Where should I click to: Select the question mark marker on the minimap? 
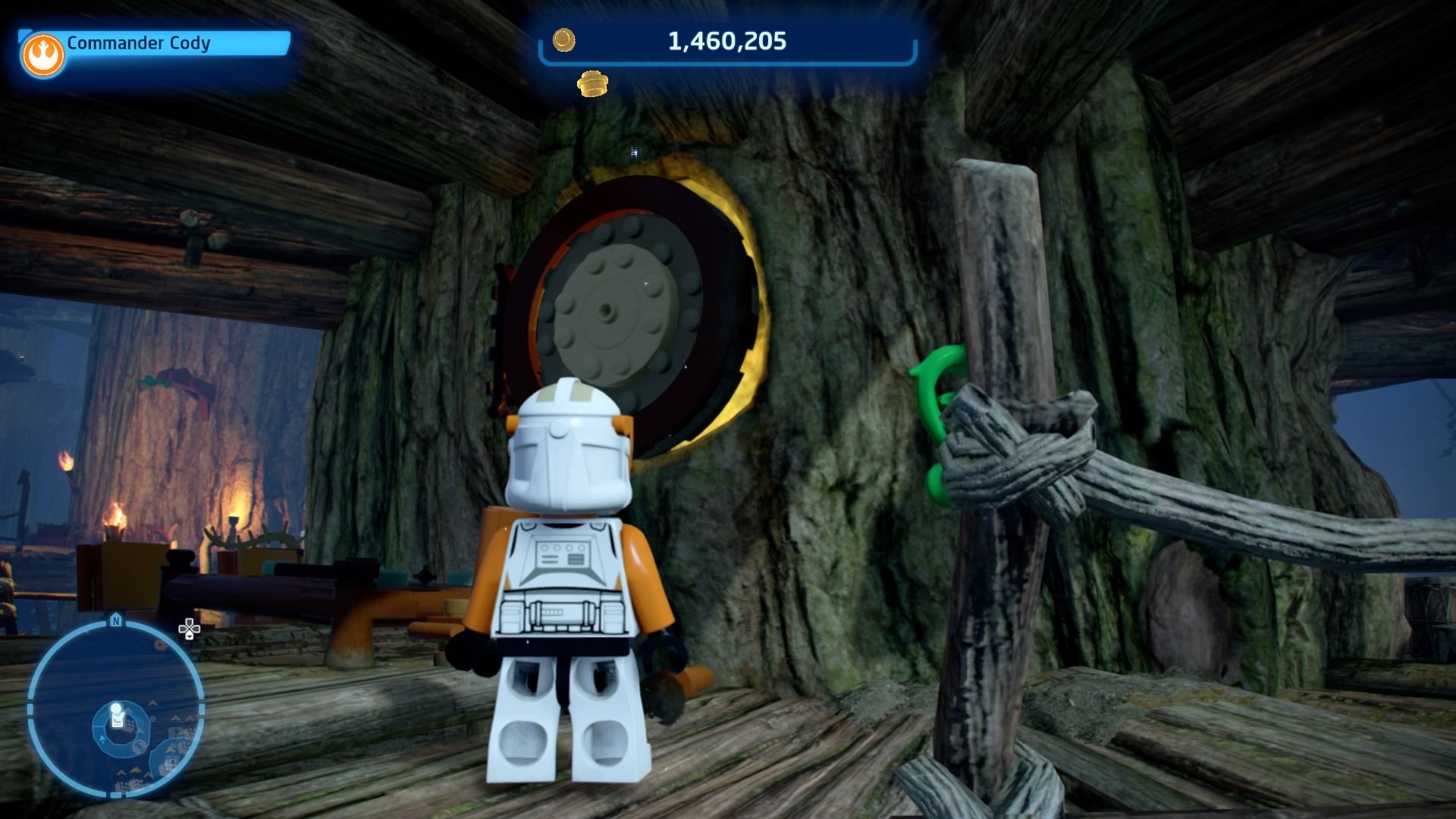click(x=175, y=731)
